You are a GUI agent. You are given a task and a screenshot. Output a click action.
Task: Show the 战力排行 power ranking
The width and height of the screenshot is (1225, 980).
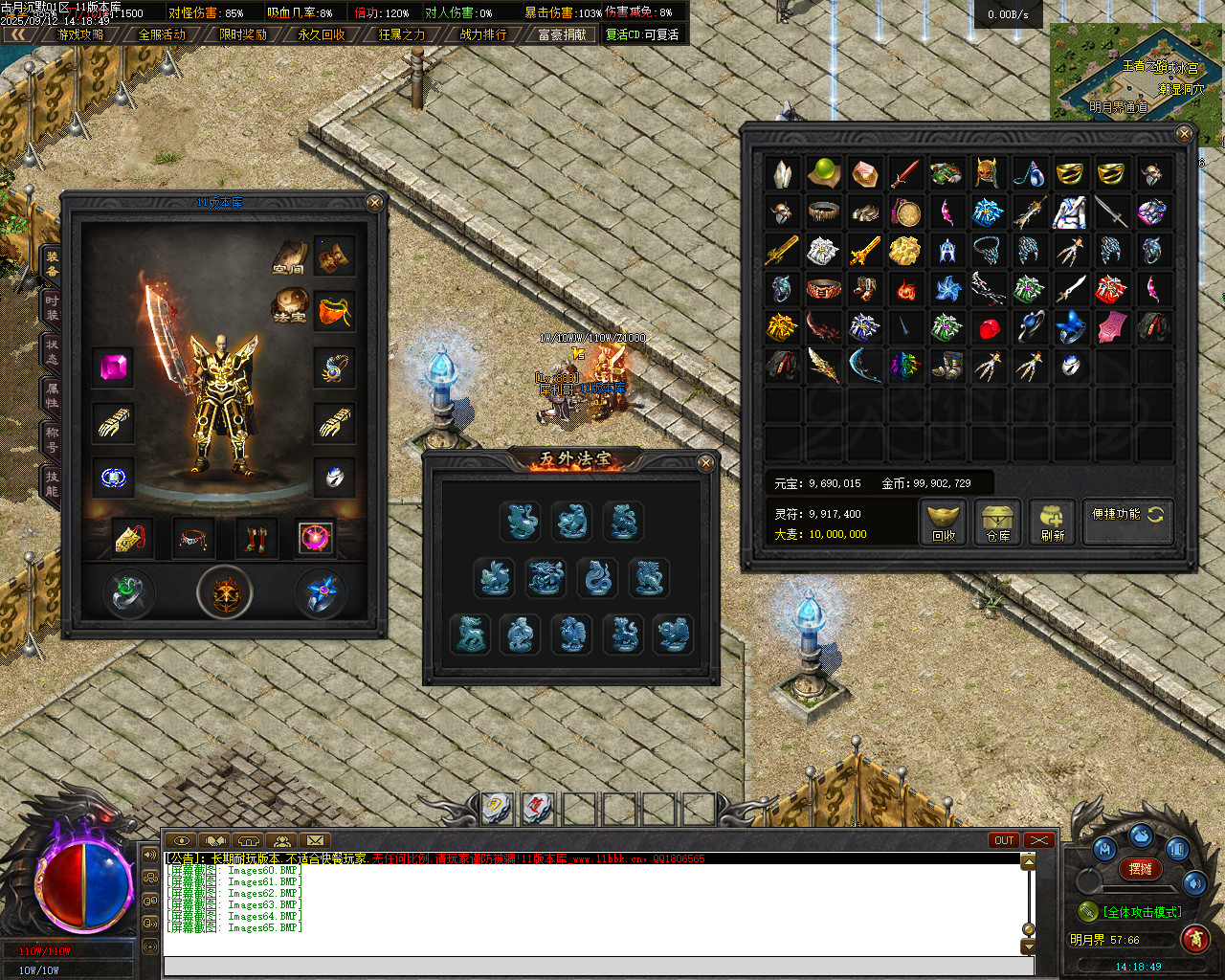coord(483,34)
